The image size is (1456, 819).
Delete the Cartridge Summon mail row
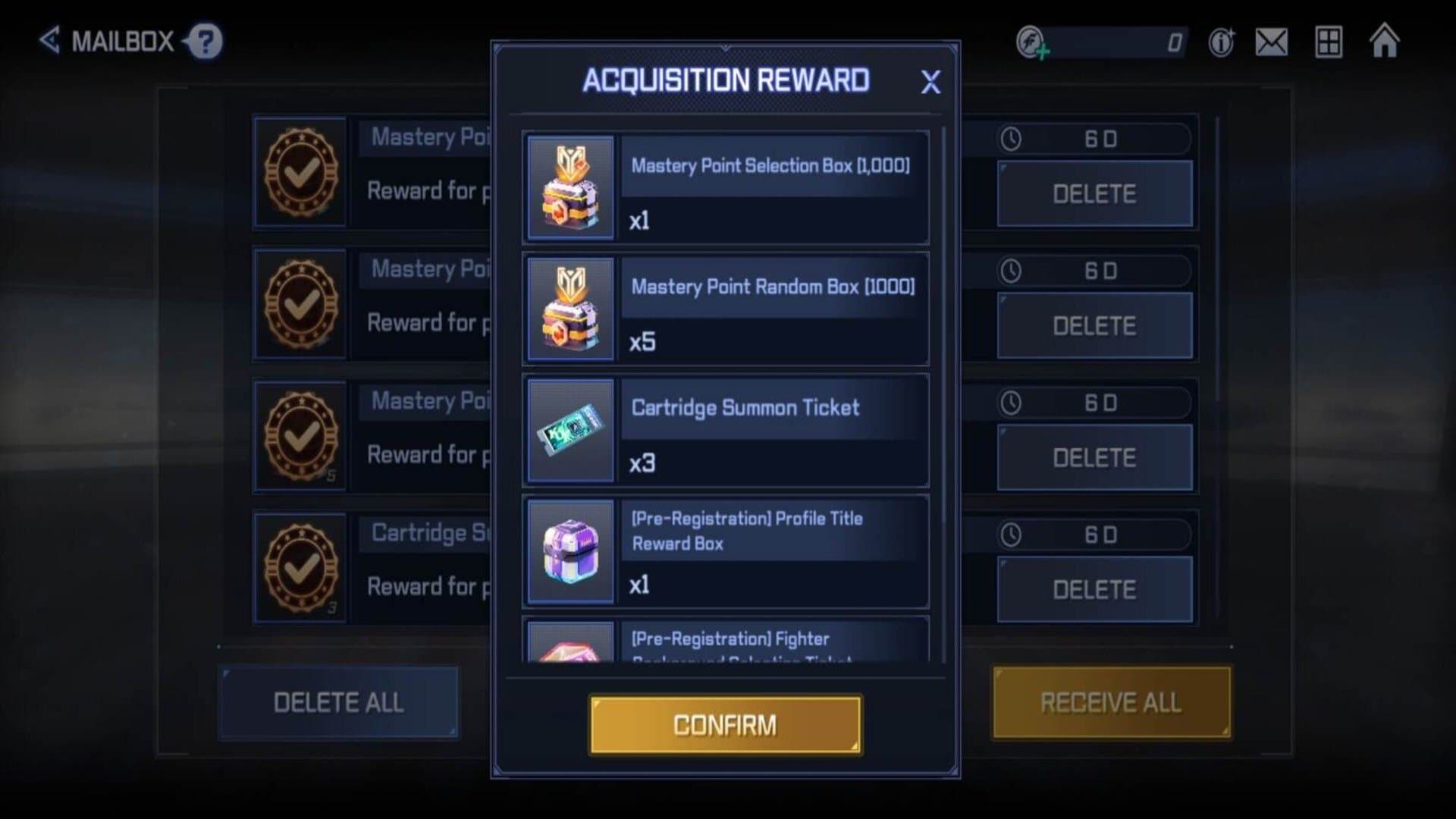[x=1094, y=589]
